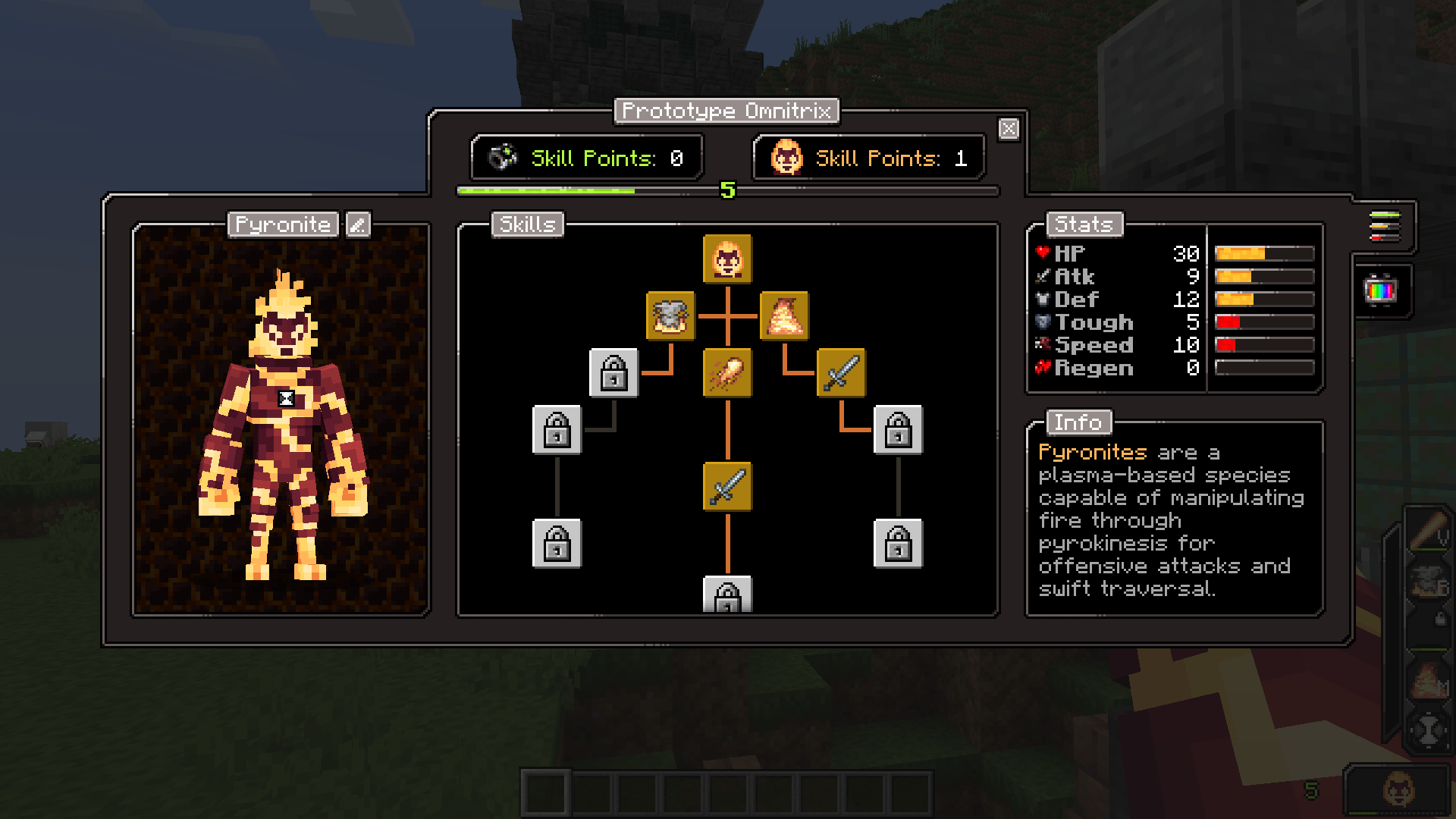This screenshot has height=819, width=1456.
Task: Edit the Pyronite name with the pencil button
Action: pos(356,224)
